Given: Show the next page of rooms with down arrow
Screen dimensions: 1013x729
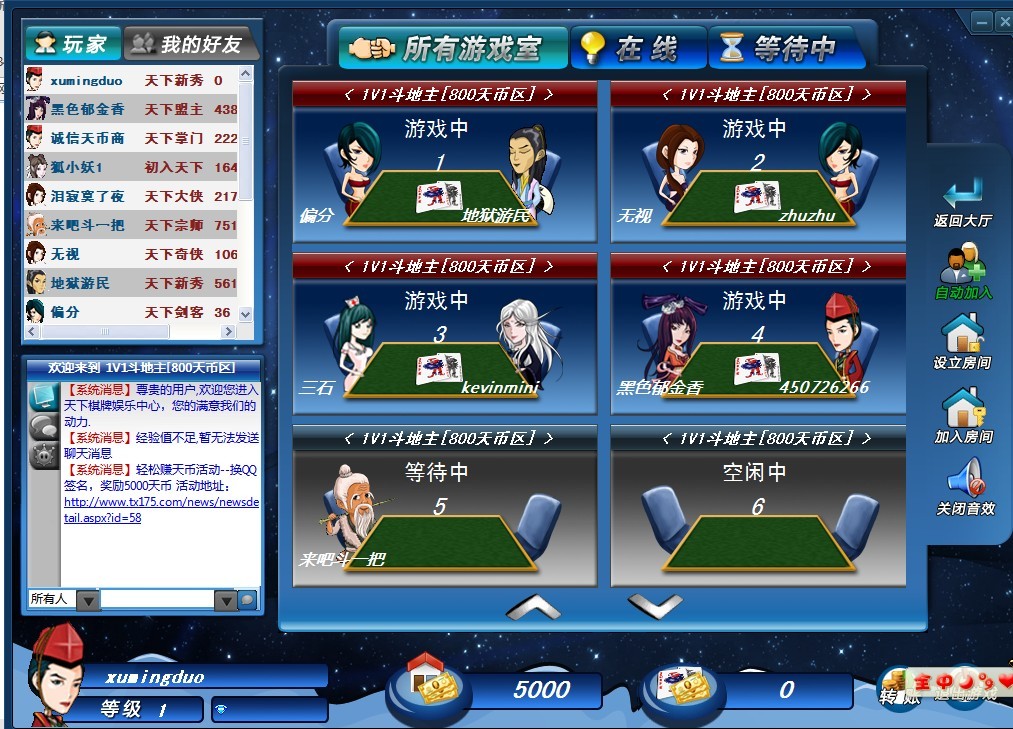Looking at the screenshot, I should [x=655, y=605].
